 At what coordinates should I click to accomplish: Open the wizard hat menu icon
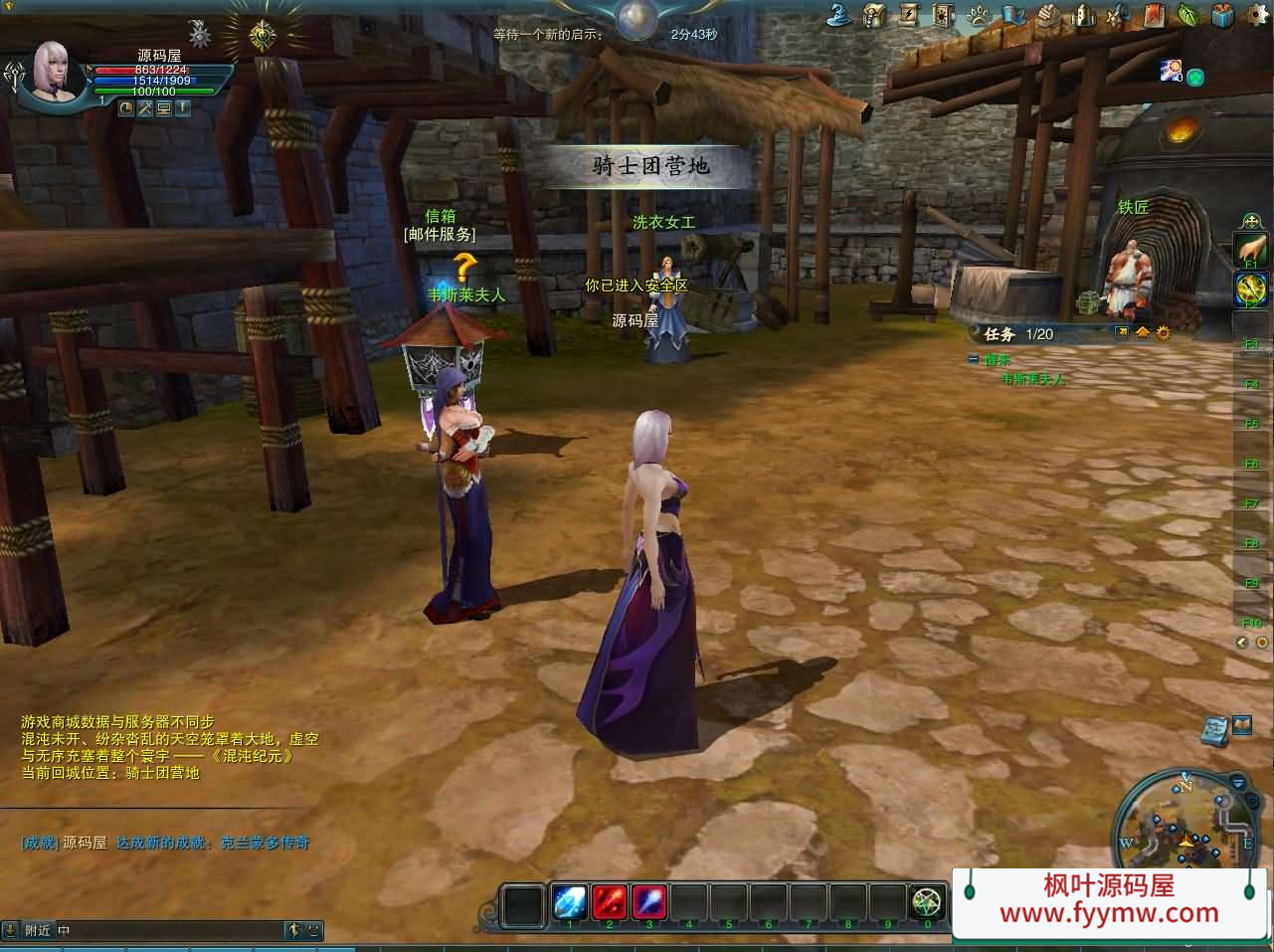coord(839,14)
